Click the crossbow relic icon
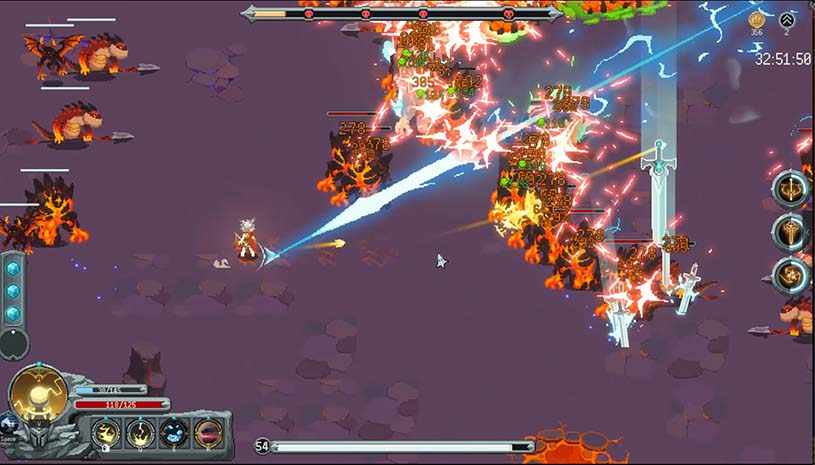Screen dimensions: 815x465 click(x=789, y=189)
